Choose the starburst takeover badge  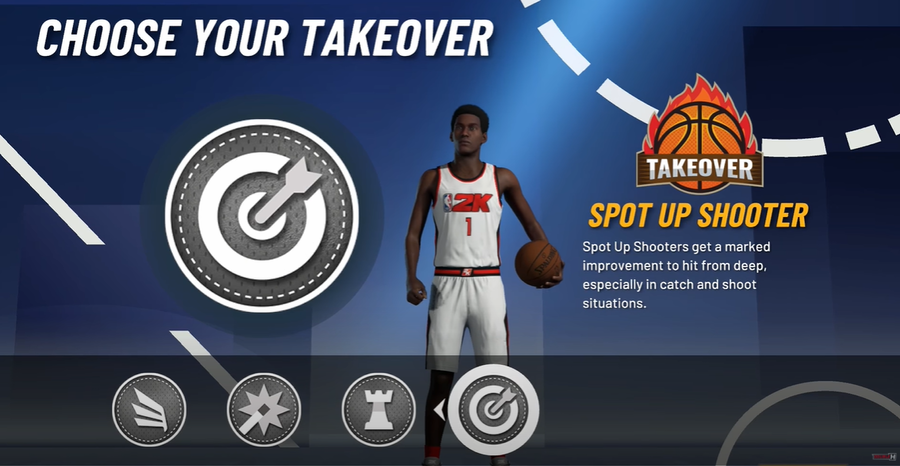[x=264, y=410]
